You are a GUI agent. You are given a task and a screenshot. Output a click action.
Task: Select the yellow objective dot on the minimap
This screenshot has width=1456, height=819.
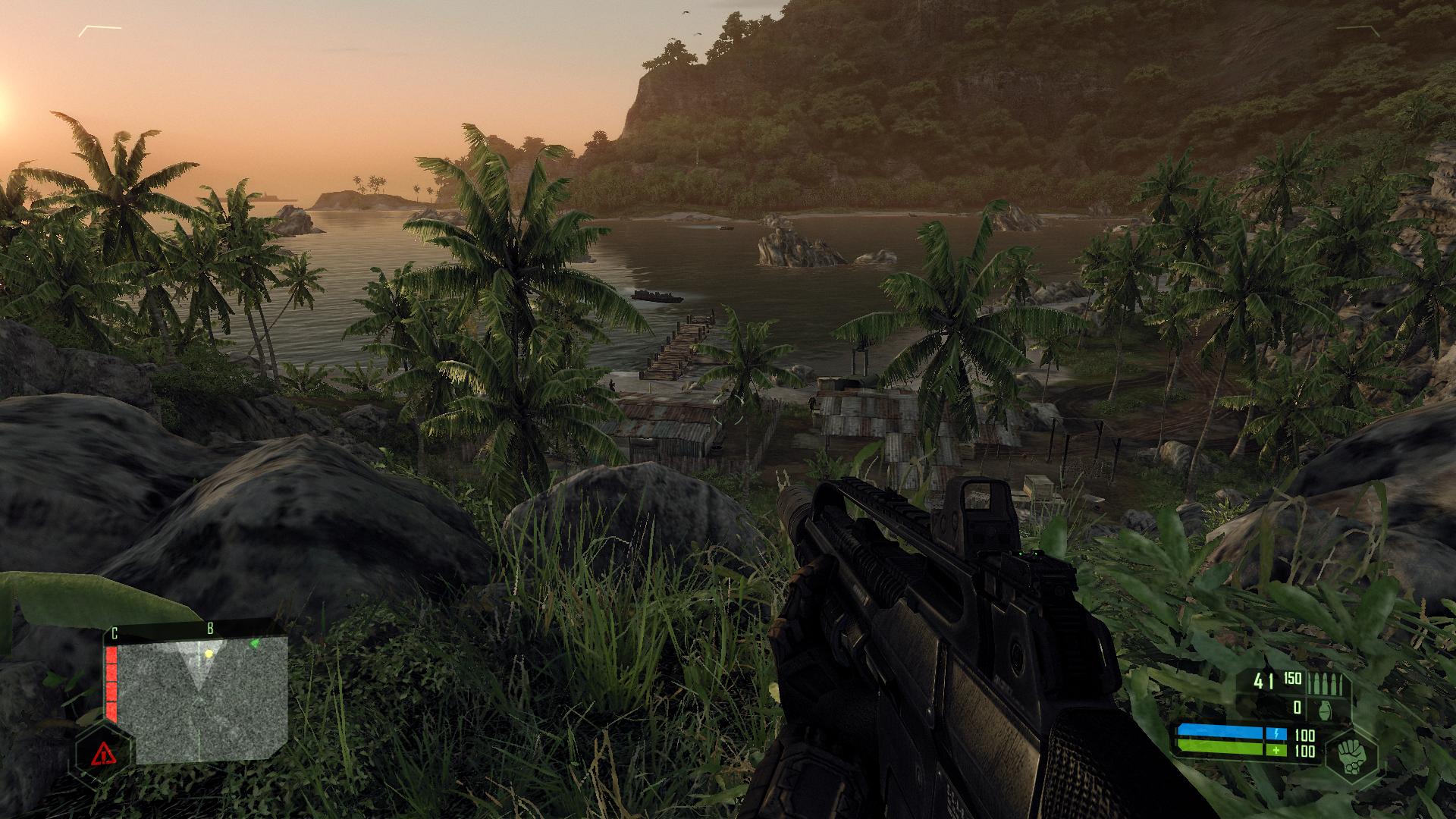tap(209, 654)
